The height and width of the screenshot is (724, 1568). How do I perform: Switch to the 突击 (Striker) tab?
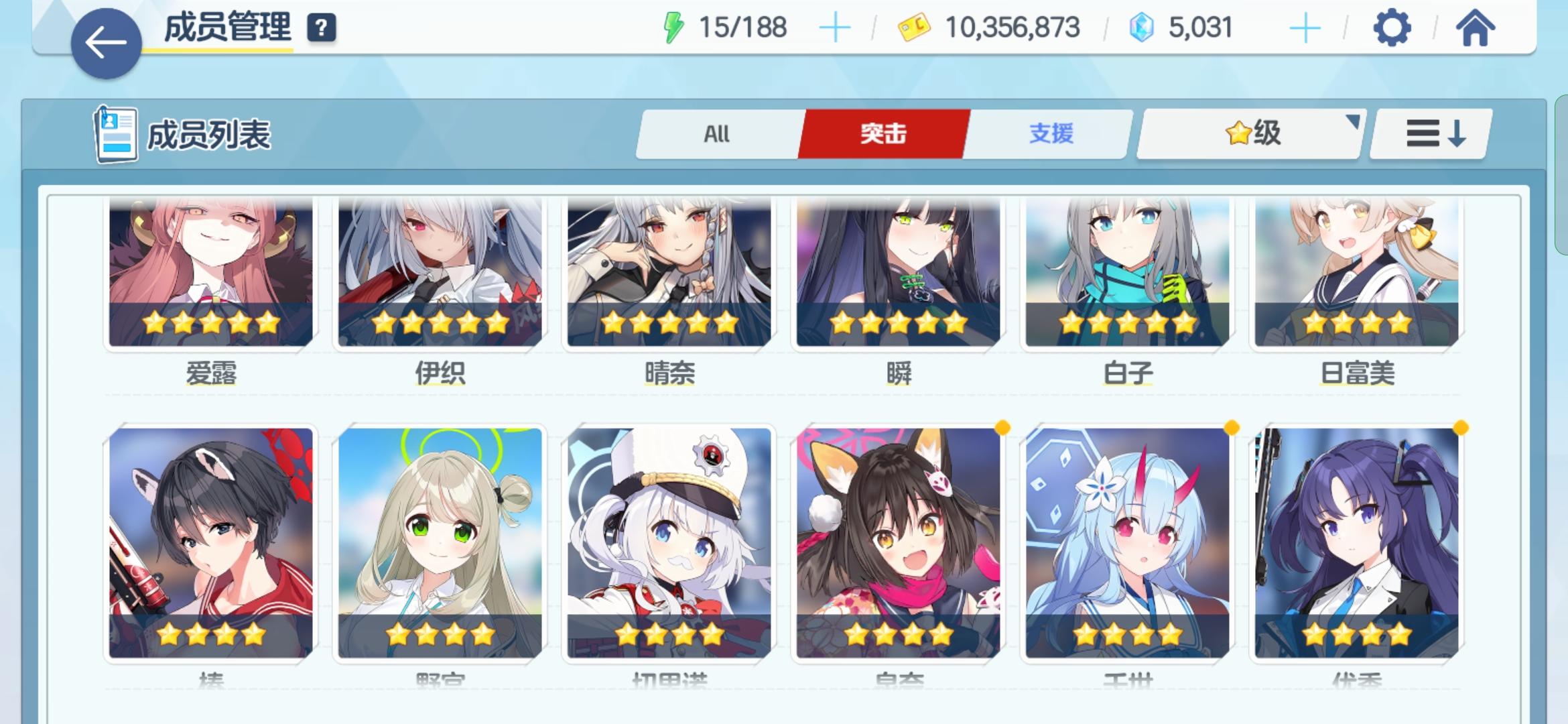pos(883,134)
